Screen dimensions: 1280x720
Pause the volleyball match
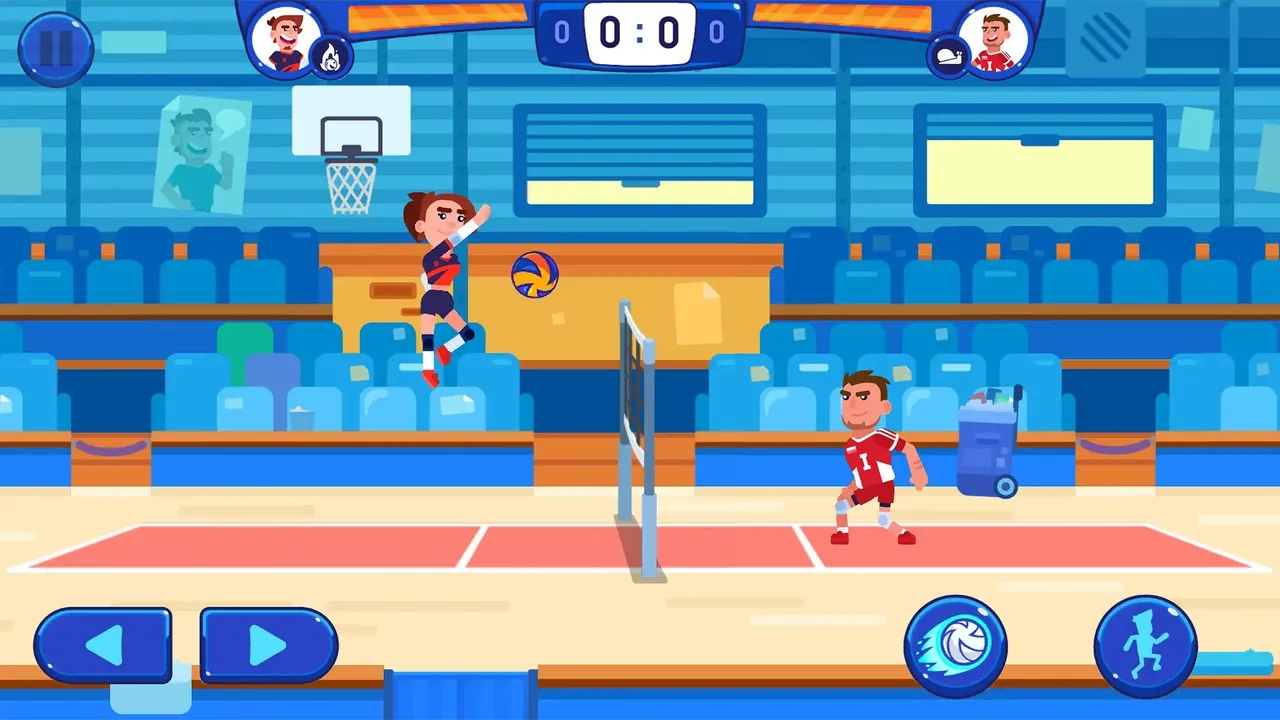point(55,48)
